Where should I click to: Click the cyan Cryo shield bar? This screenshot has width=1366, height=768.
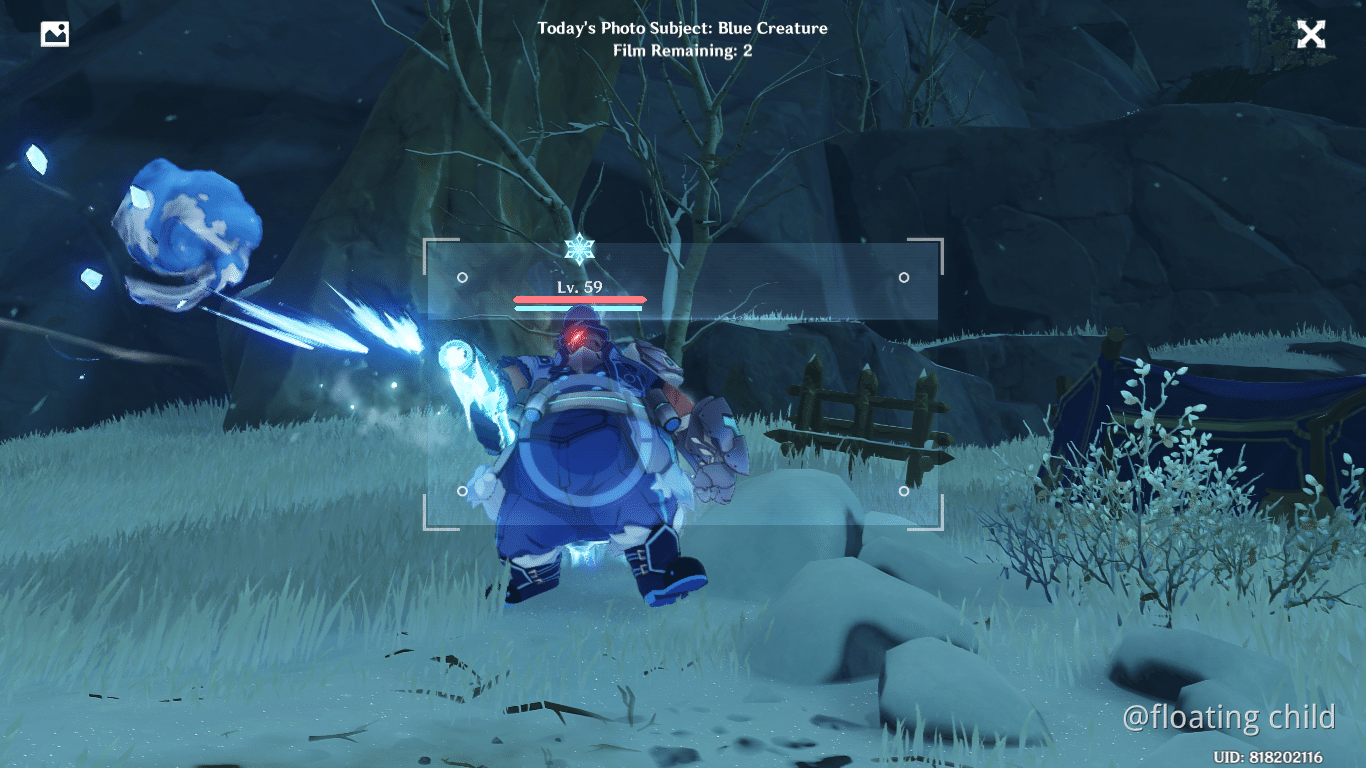pos(578,310)
